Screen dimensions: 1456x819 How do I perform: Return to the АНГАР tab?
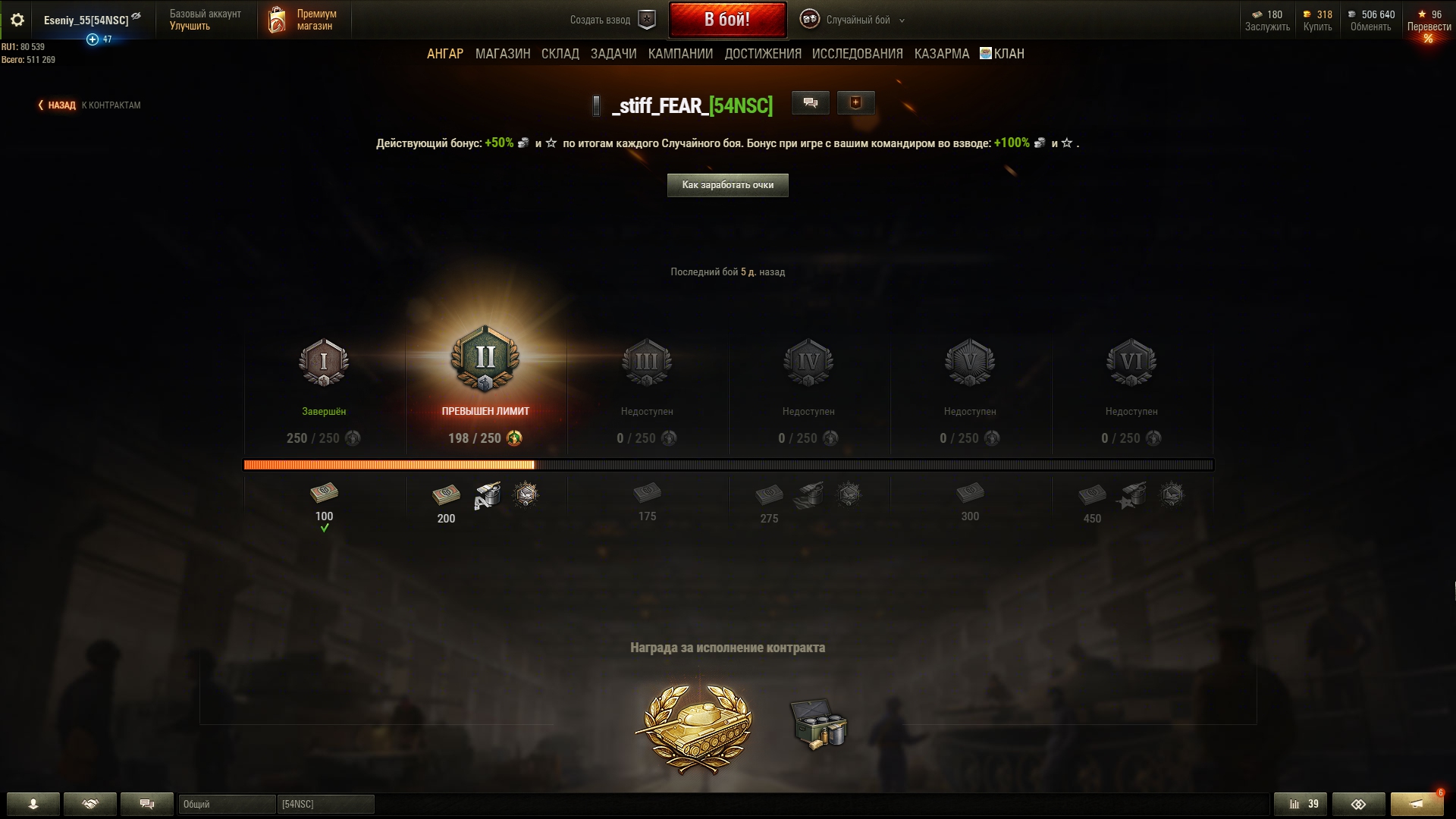click(x=444, y=54)
